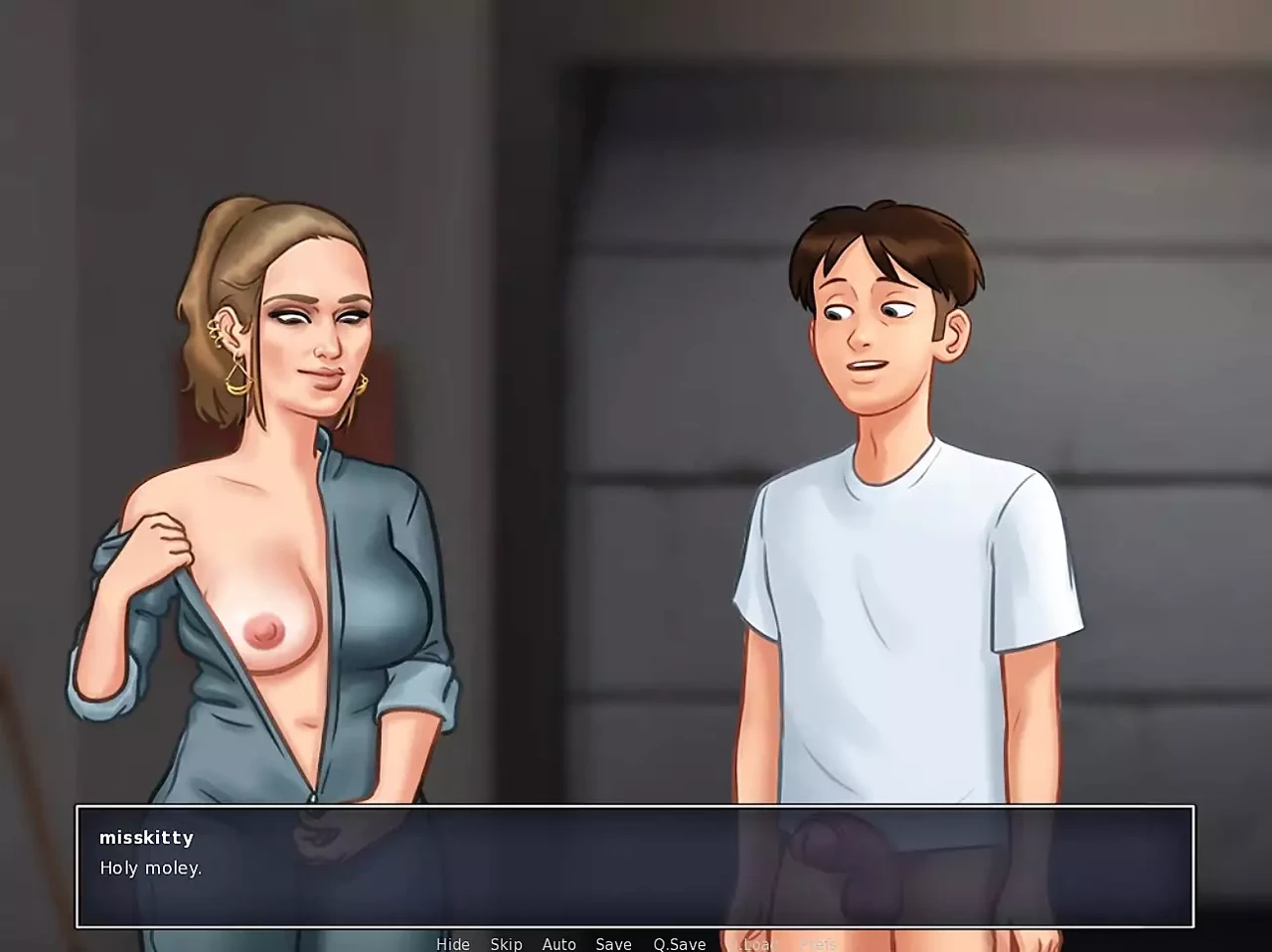Select Q.Save in the quick menu
The image size is (1272, 952).
pos(679,944)
